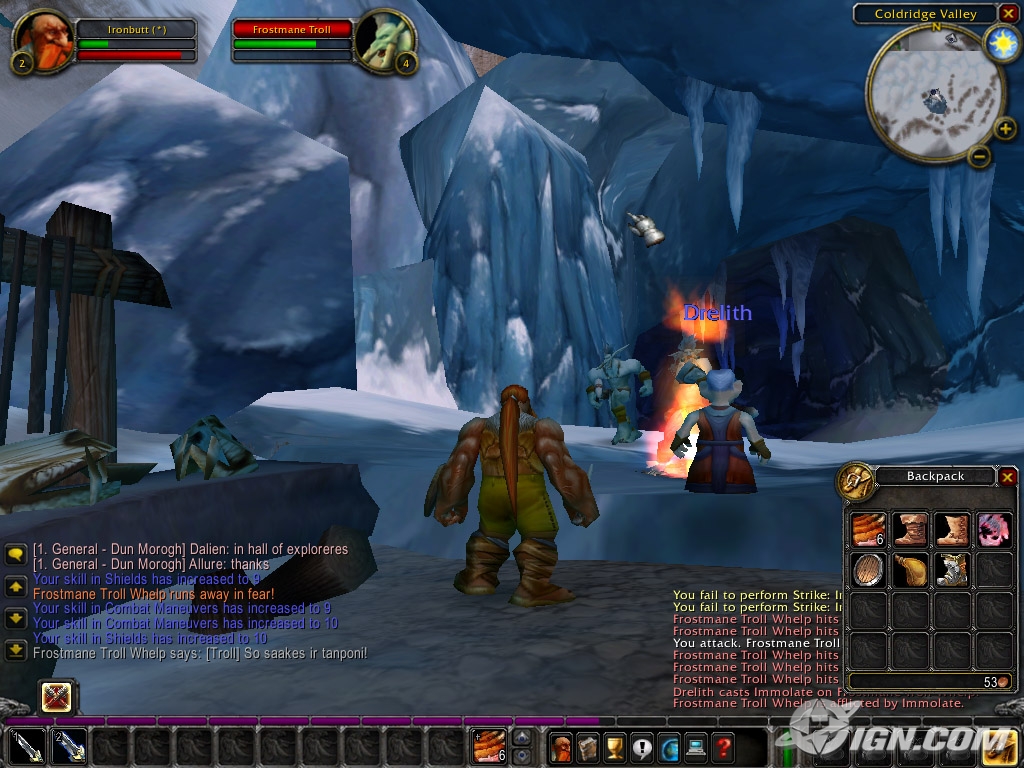
Task: Pick the wooden shield in the Backpack
Action: point(868,570)
